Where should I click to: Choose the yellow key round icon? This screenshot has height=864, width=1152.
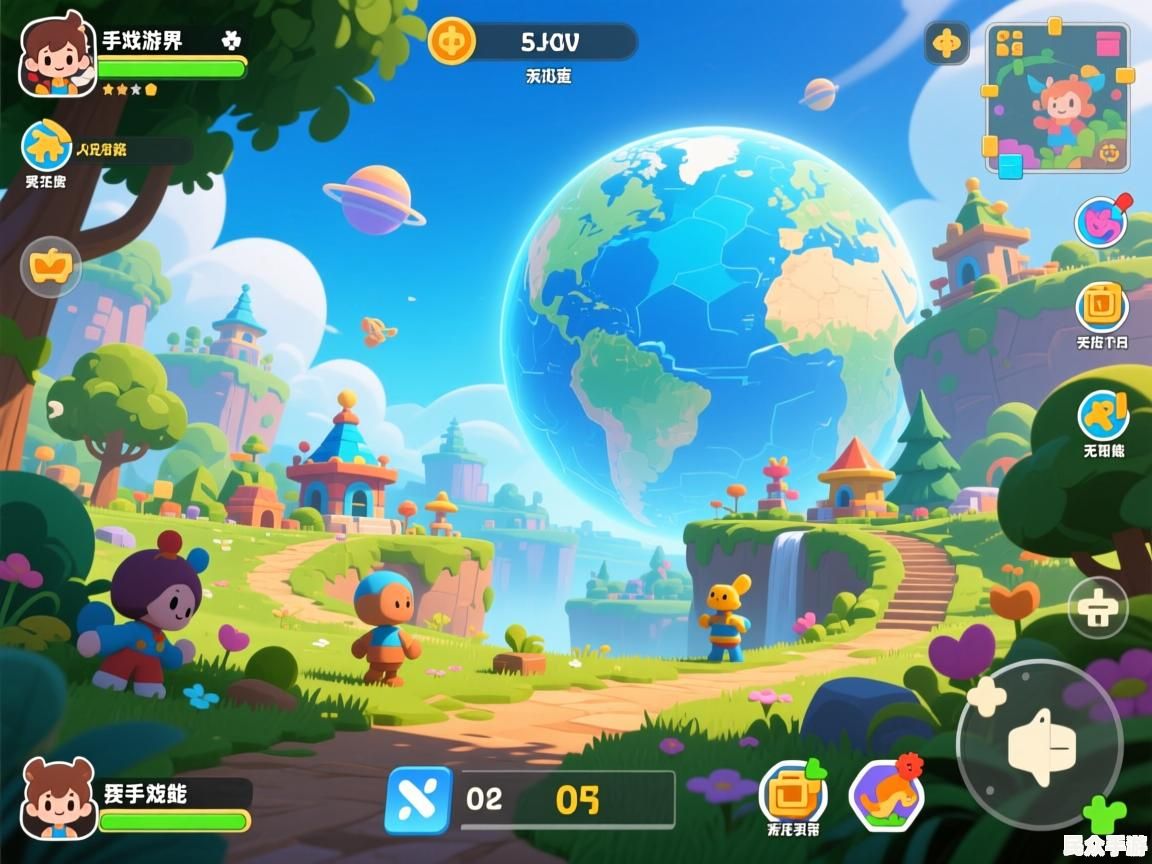coord(1103,414)
